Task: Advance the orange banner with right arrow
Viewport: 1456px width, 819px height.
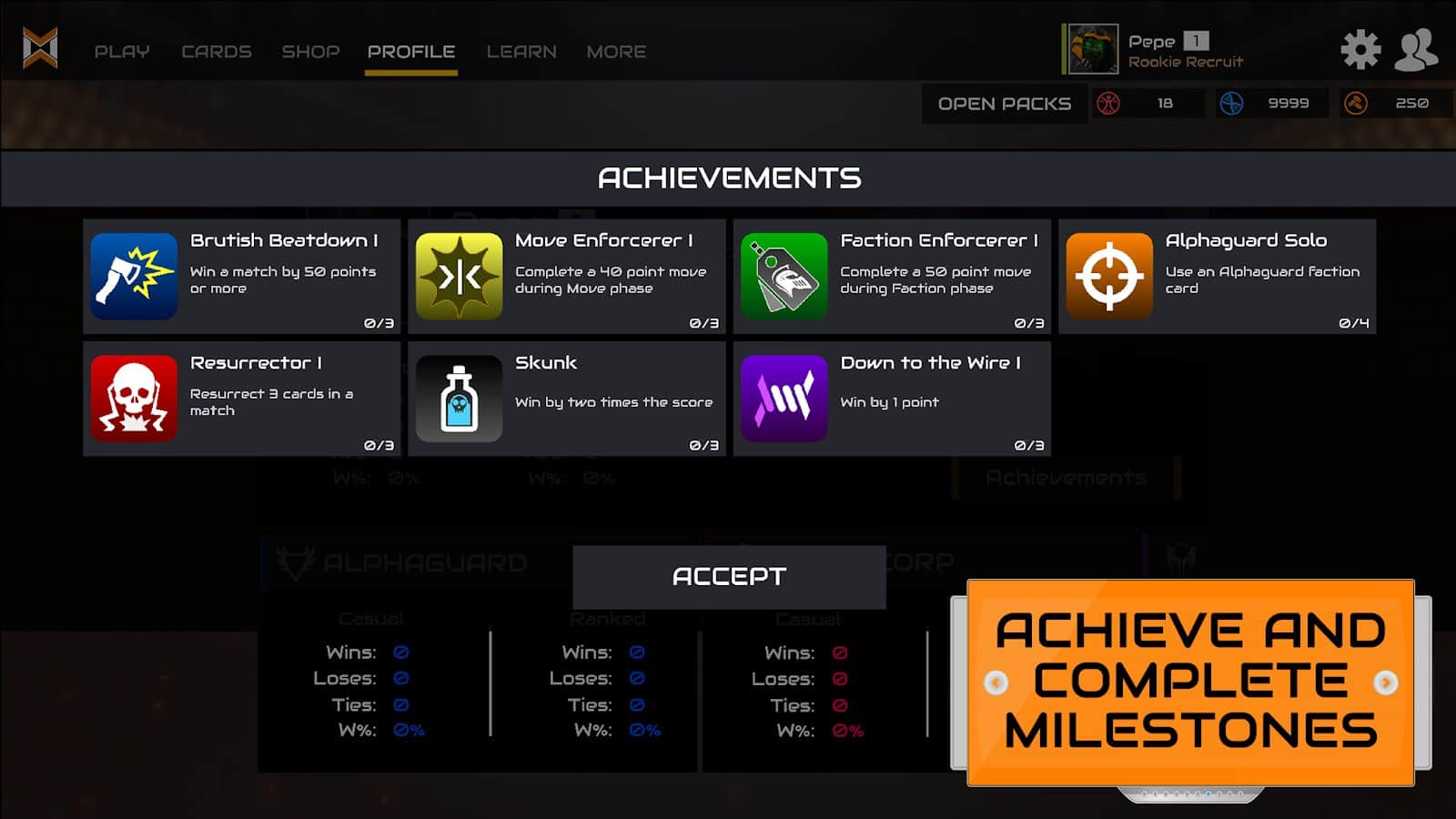Action: 1386,682
